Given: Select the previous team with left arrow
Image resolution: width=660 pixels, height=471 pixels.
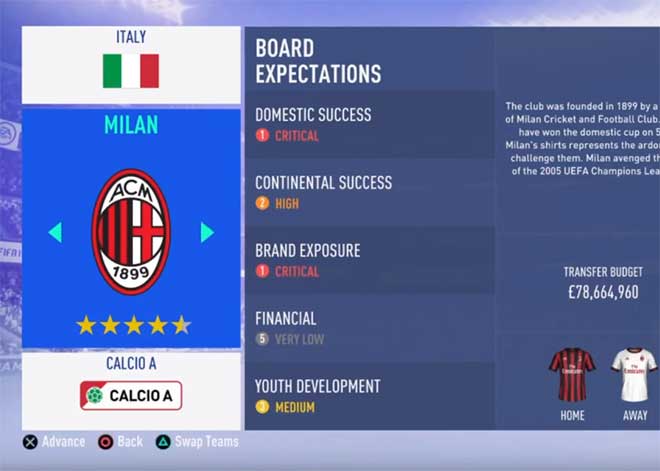Looking at the screenshot, I should (55, 232).
